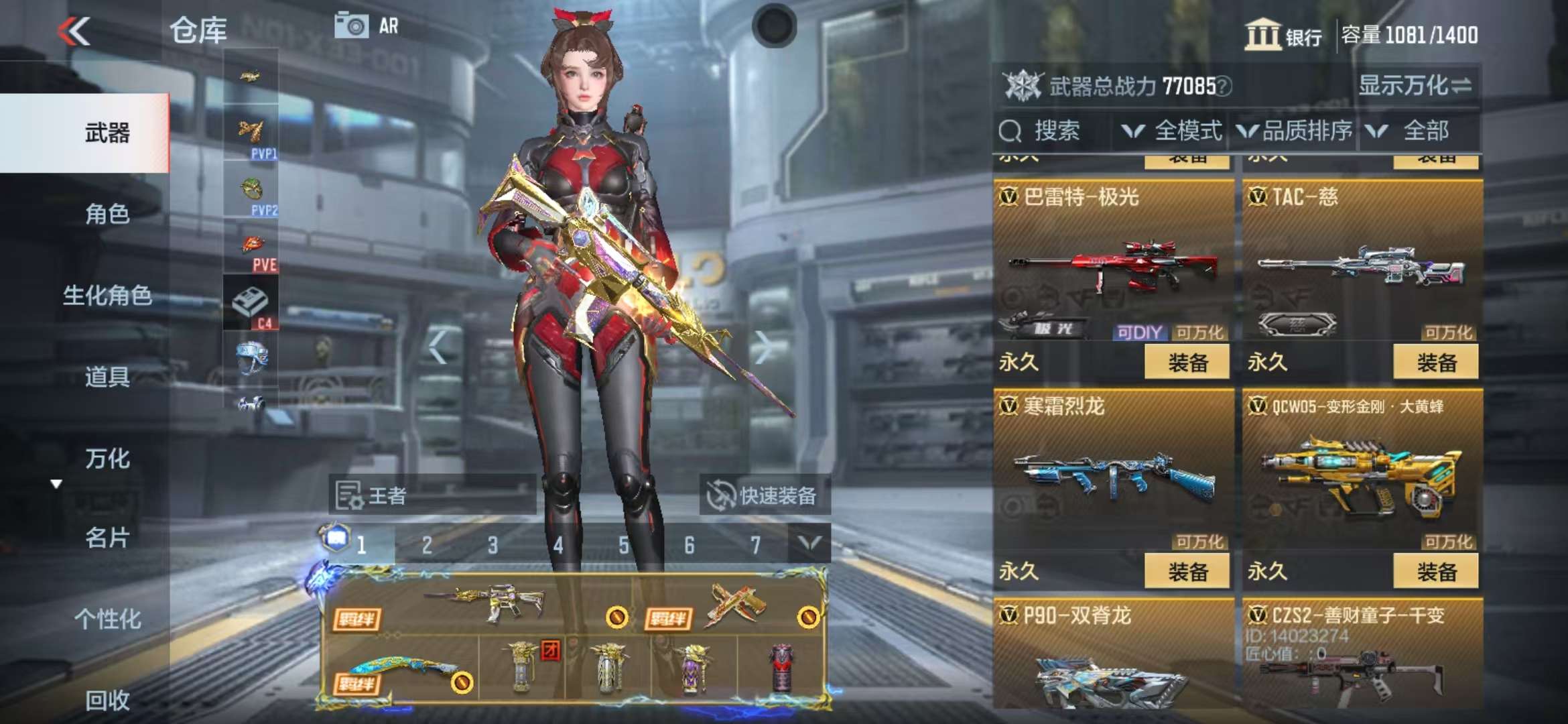Equip the 寒霜烈龙 weapon
The width and height of the screenshot is (1568, 724).
(1187, 572)
